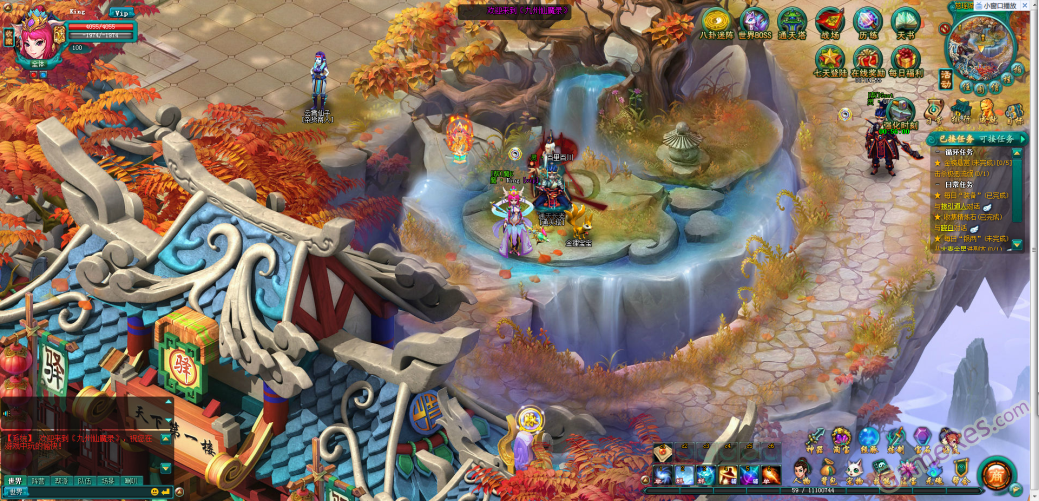This screenshot has width=1039, height=501.
Task: Open the 战场 battlefield icon
Action: pyautogui.click(x=830, y=22)
